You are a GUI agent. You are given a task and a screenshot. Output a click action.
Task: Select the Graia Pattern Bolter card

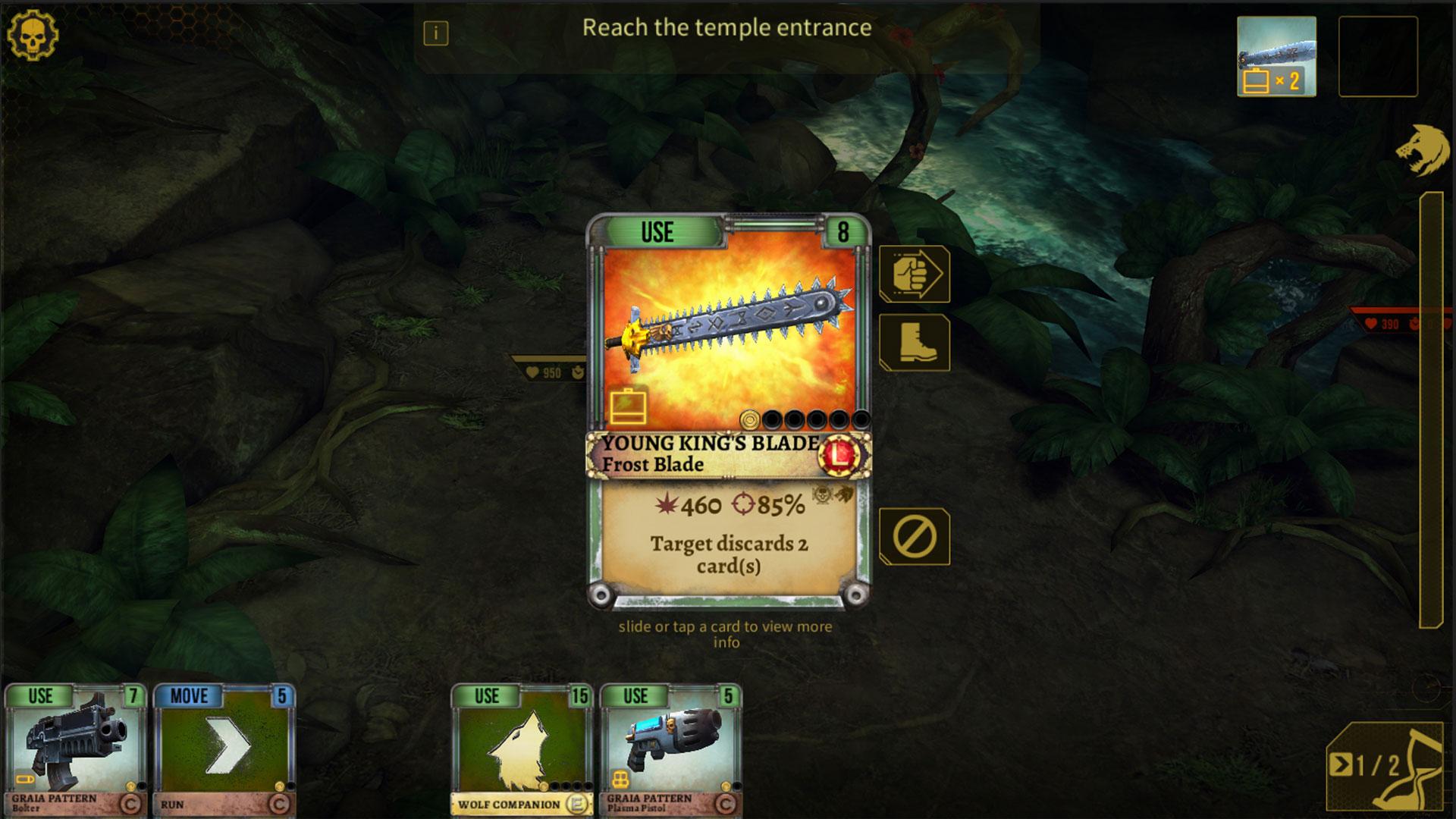[x=74, y=749]
